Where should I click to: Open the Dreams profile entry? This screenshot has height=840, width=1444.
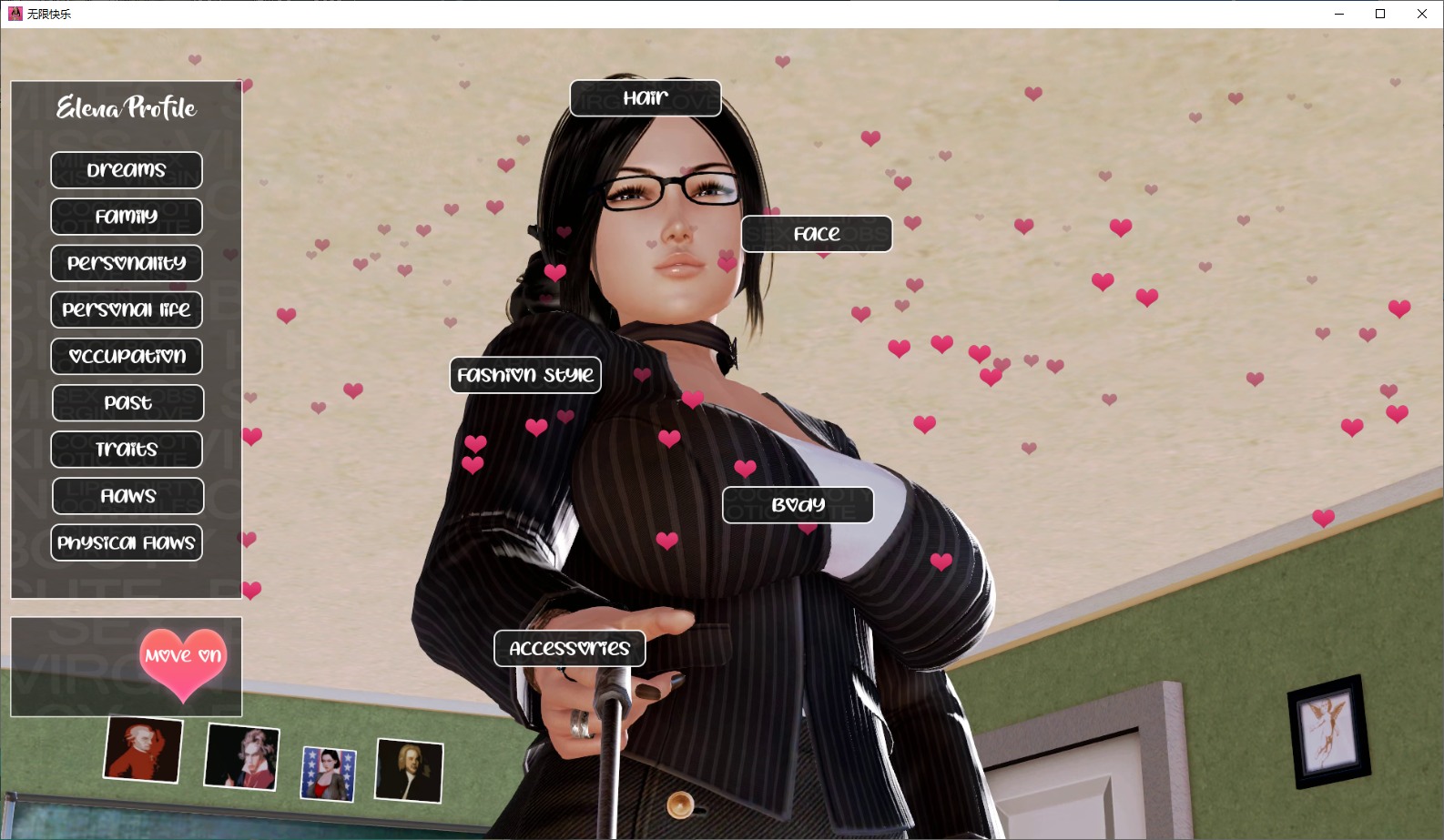(127, 170)
